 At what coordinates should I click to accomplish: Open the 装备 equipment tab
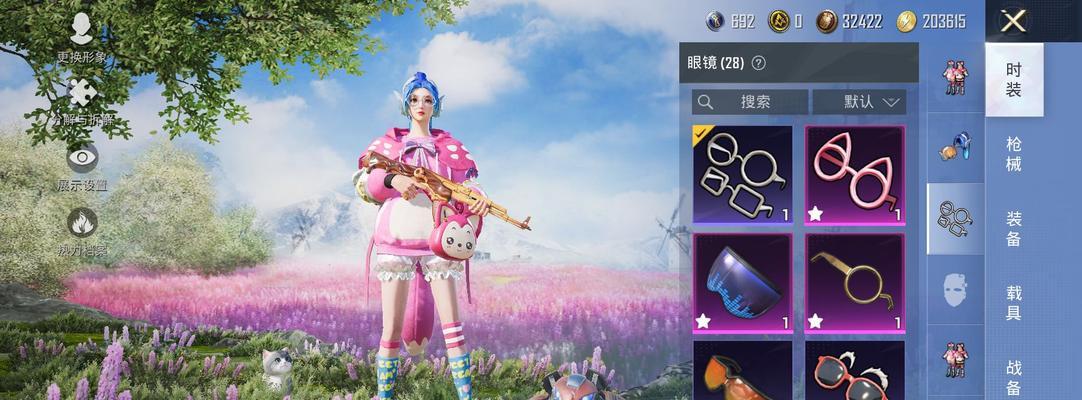[x=1014, y=227]
